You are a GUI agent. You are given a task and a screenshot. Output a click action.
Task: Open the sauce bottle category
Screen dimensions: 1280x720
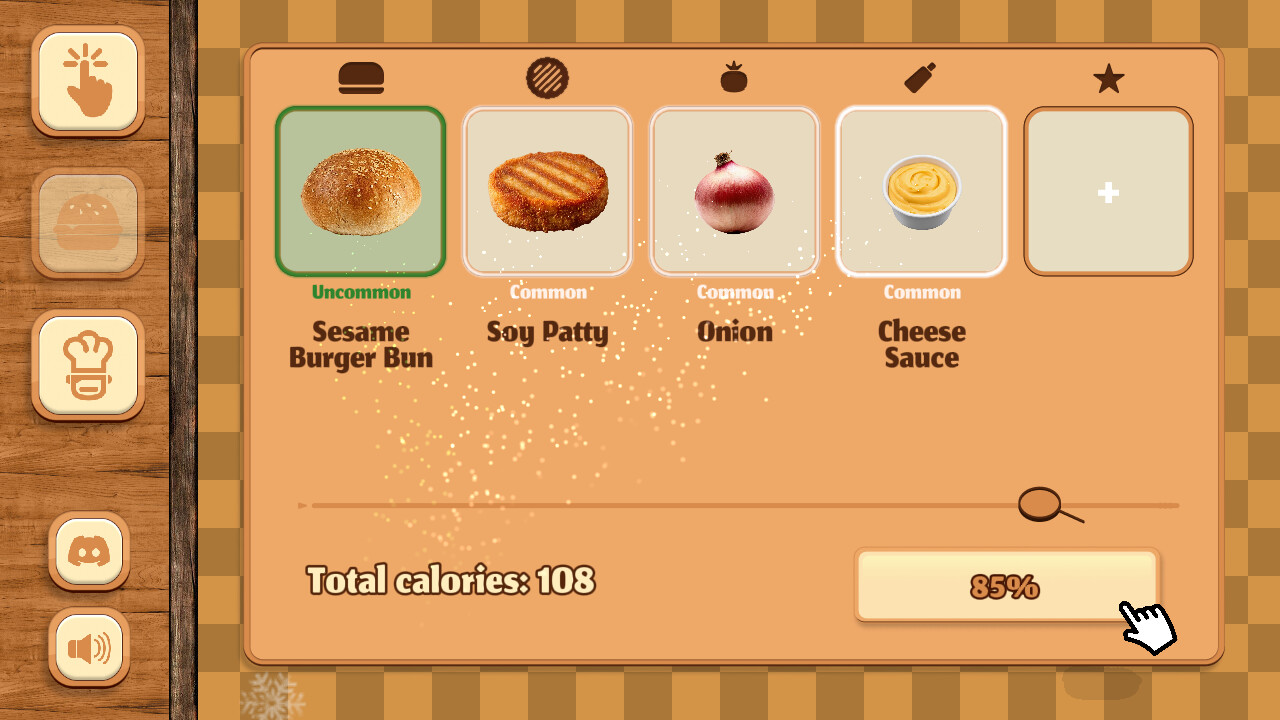pos(921,77)
